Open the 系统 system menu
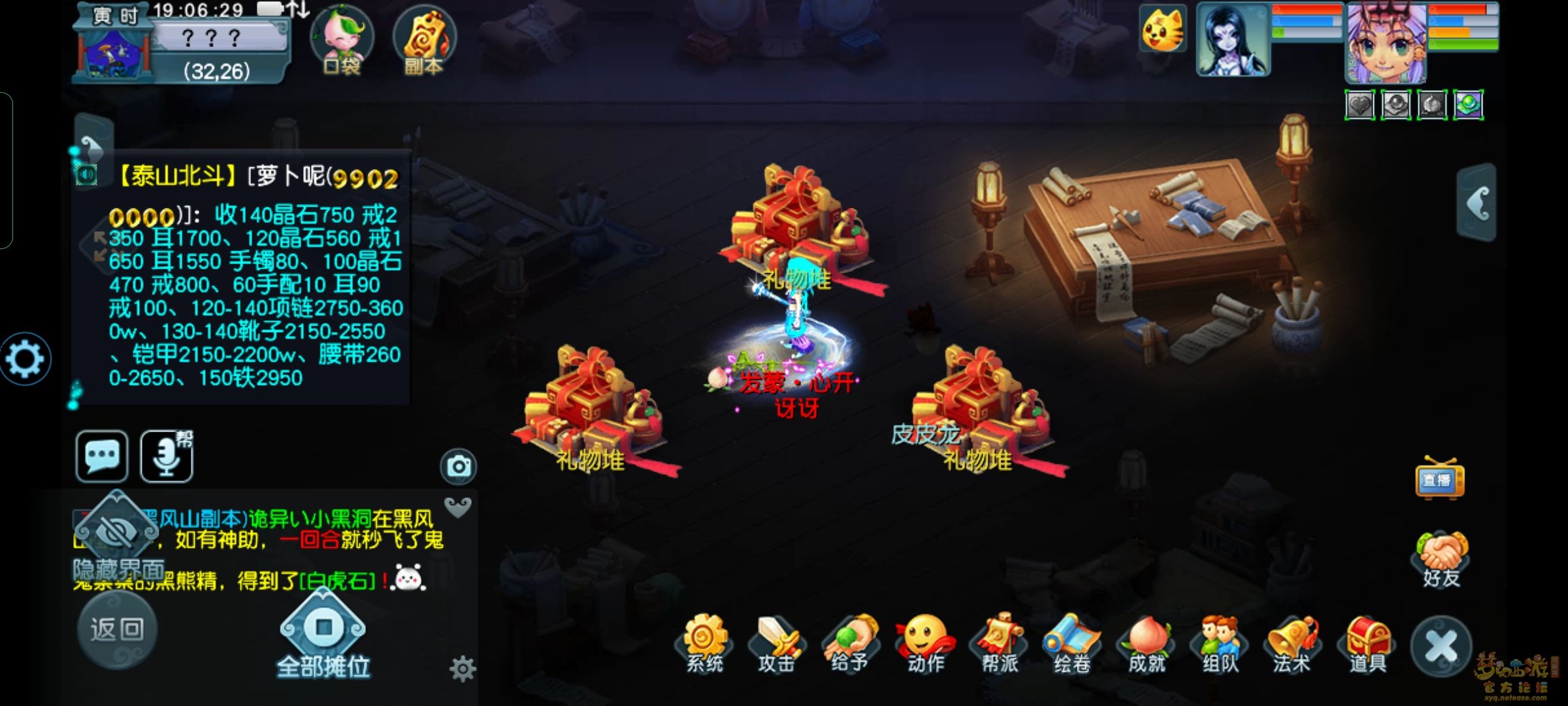The image size is (1568, 706). pos(704,643)
